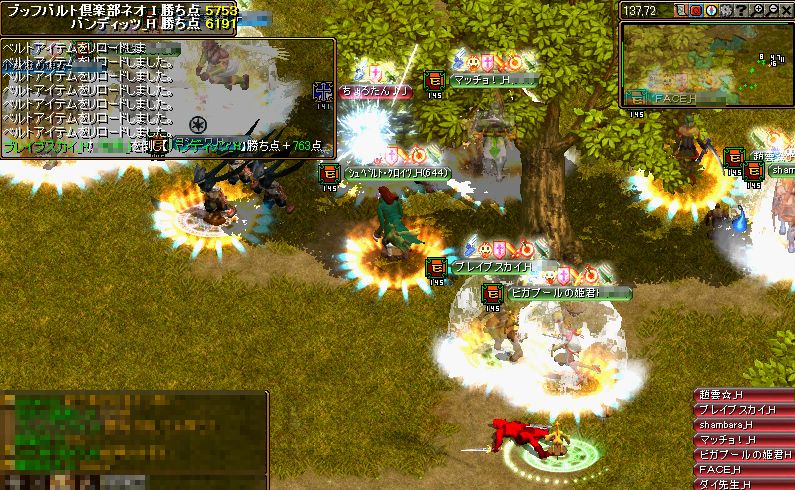Zoom in the minimap with the plus magnifier

coord(758,10)
